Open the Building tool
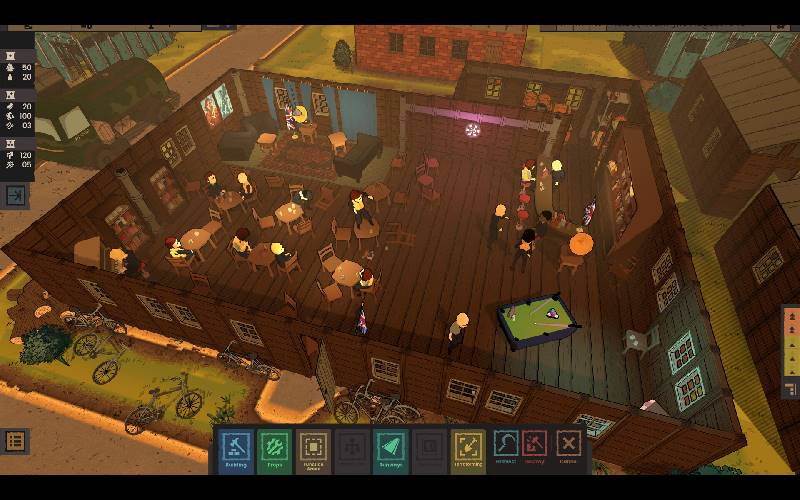800x500 pixels. pos(236,449)
